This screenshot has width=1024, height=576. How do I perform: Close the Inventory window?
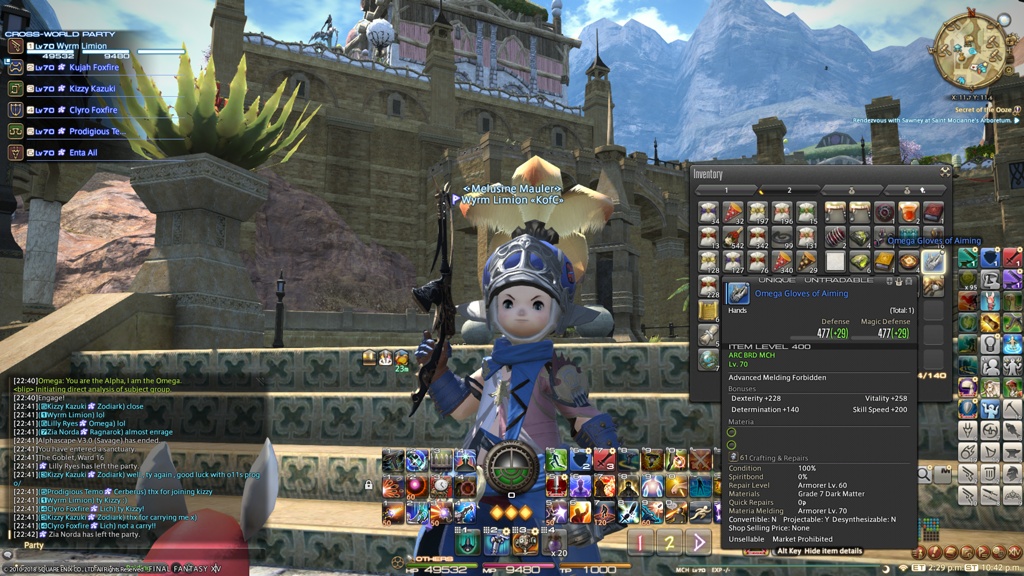point(944,172)
